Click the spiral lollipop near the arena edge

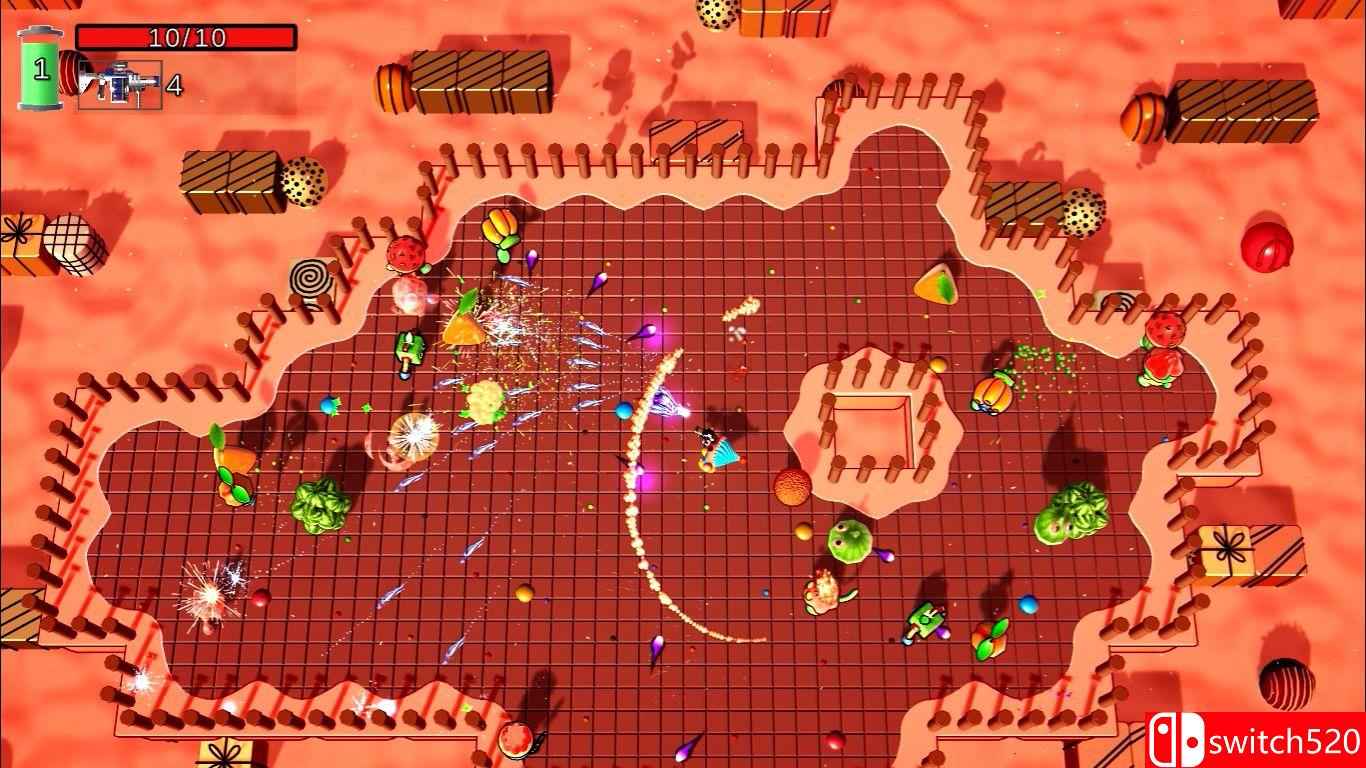tap(310, 277)
